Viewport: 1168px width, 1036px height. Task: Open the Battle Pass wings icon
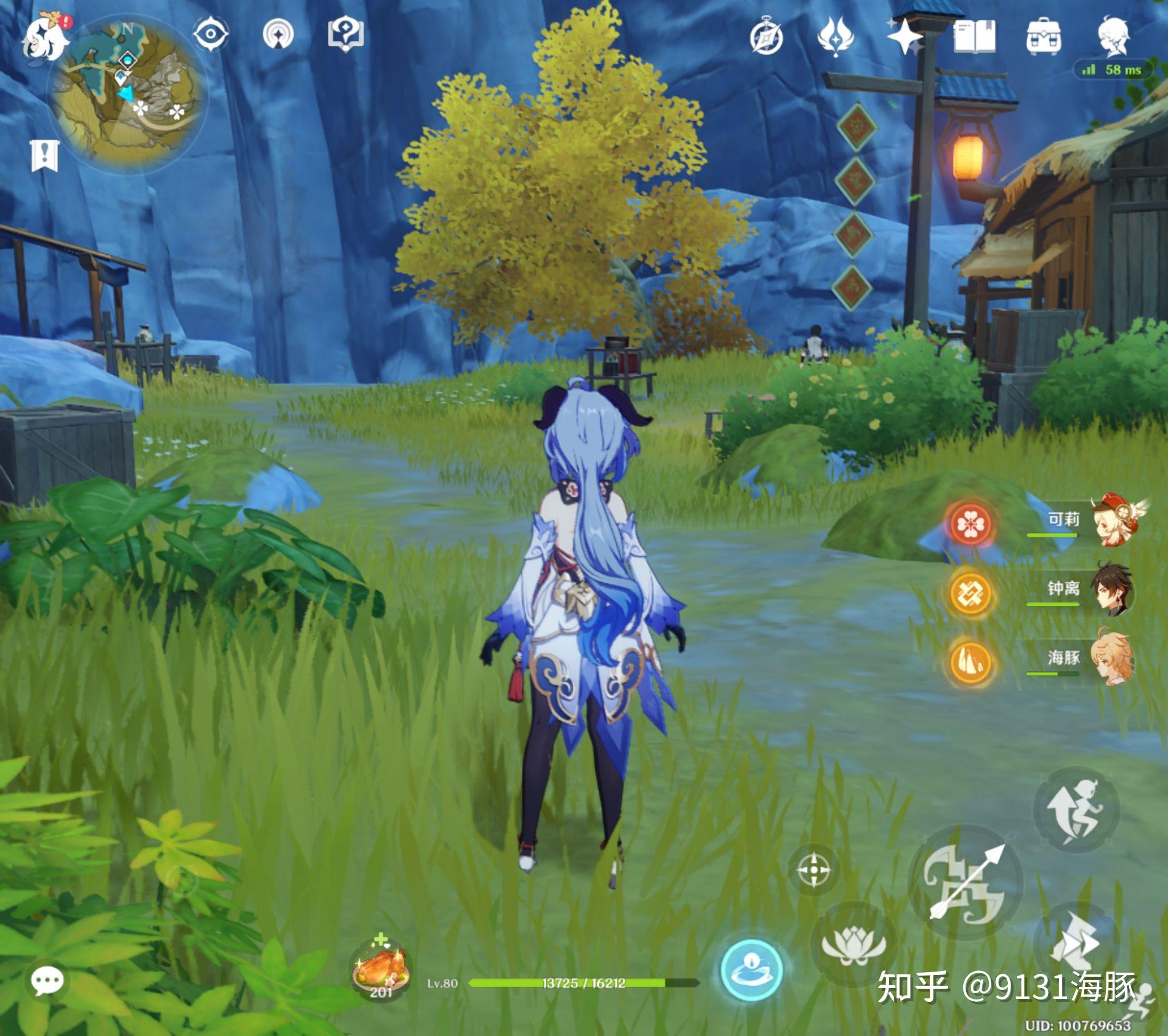[x=836, y=36]
